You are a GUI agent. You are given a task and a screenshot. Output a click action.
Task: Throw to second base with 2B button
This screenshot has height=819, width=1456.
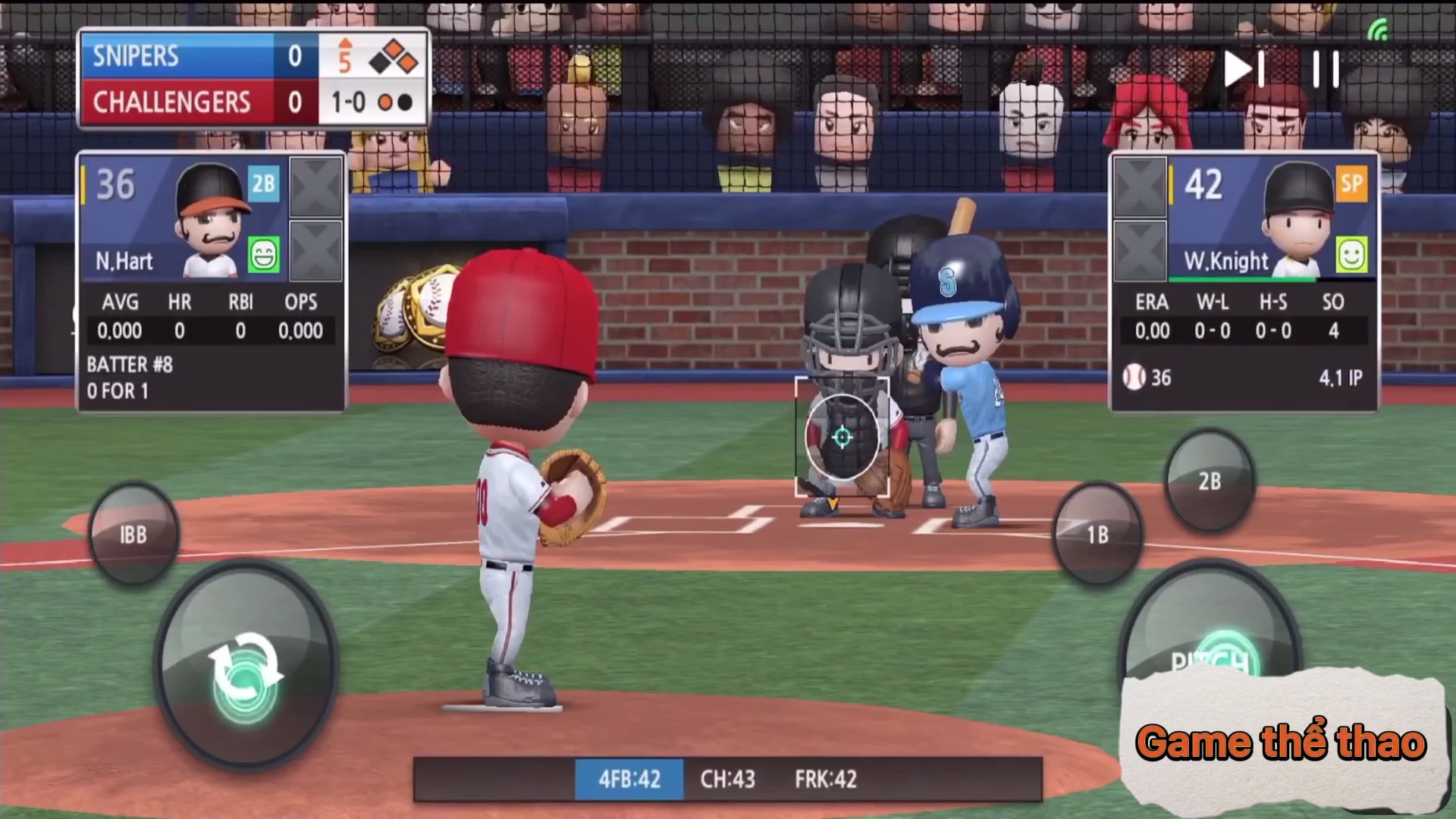pyautogui.click(x=1210, y=481)
